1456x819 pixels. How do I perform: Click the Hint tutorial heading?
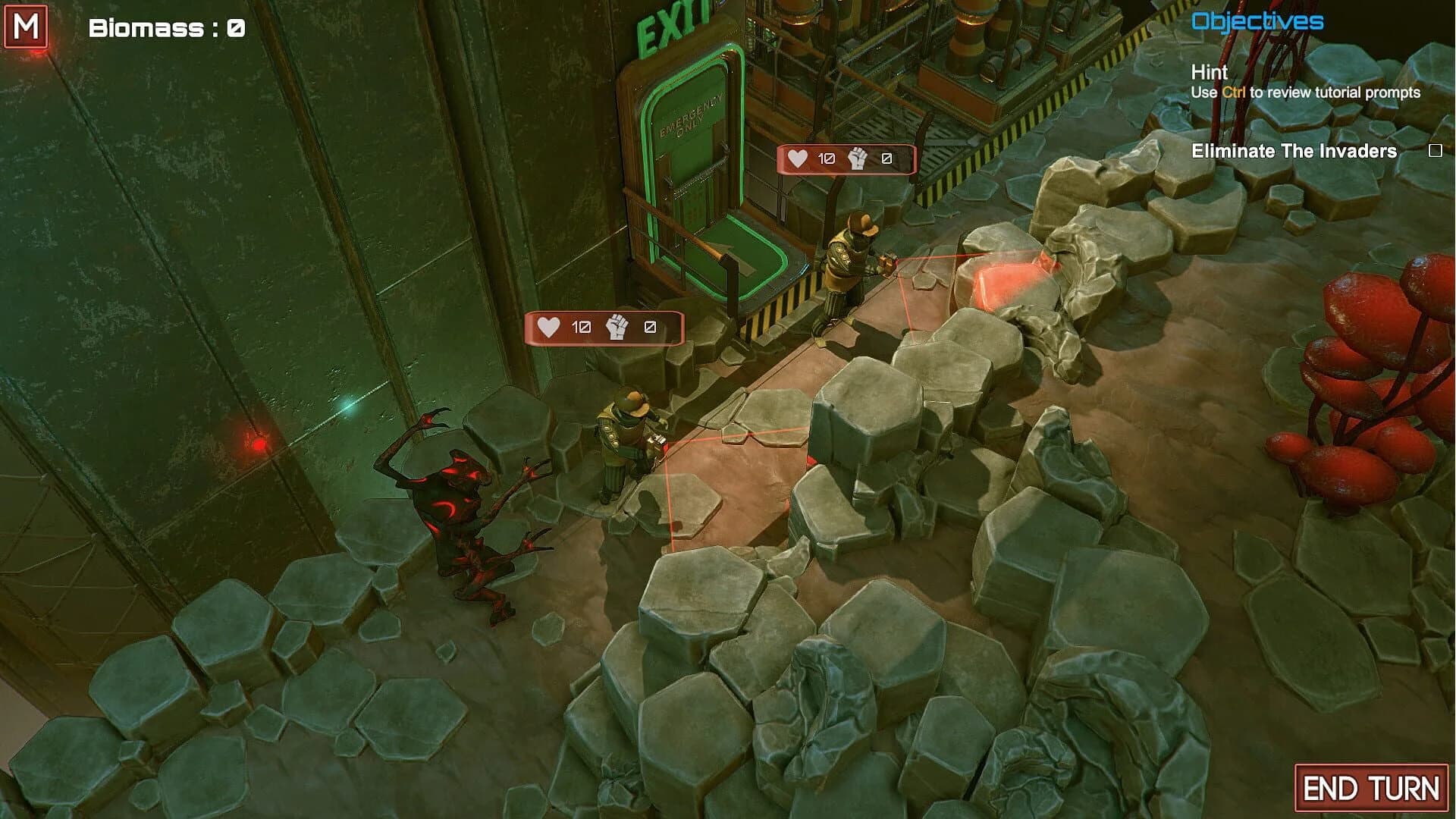[x=1210, y=74]
